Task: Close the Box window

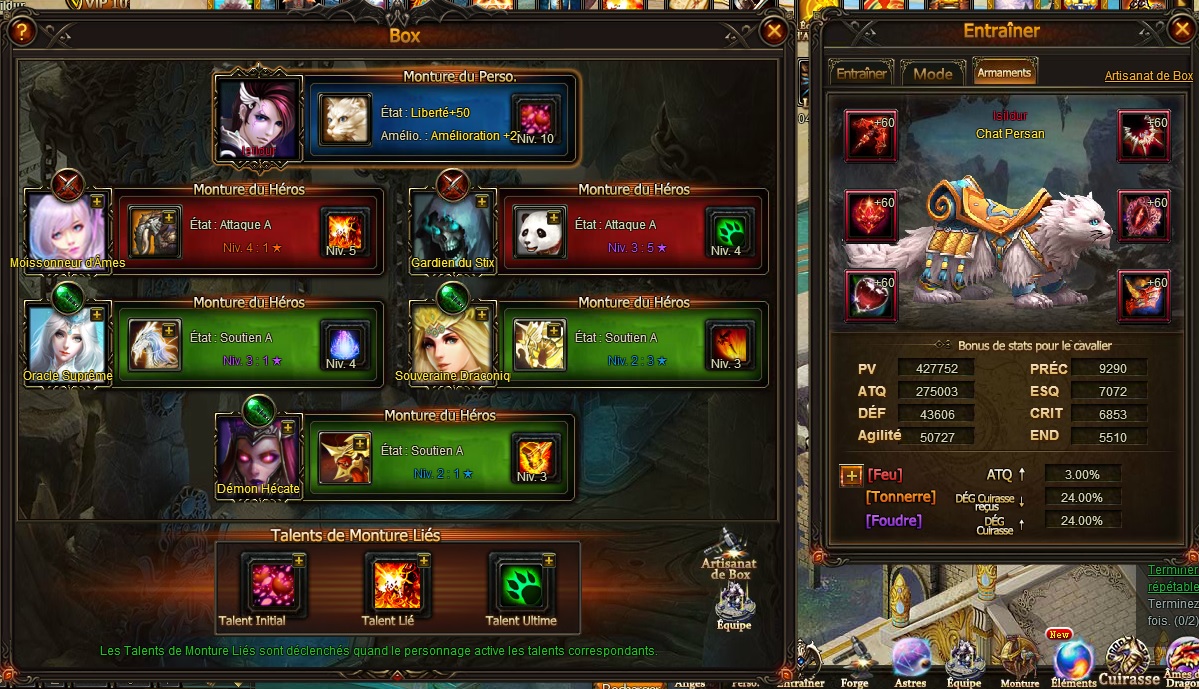Action: [x=773, y=32]
